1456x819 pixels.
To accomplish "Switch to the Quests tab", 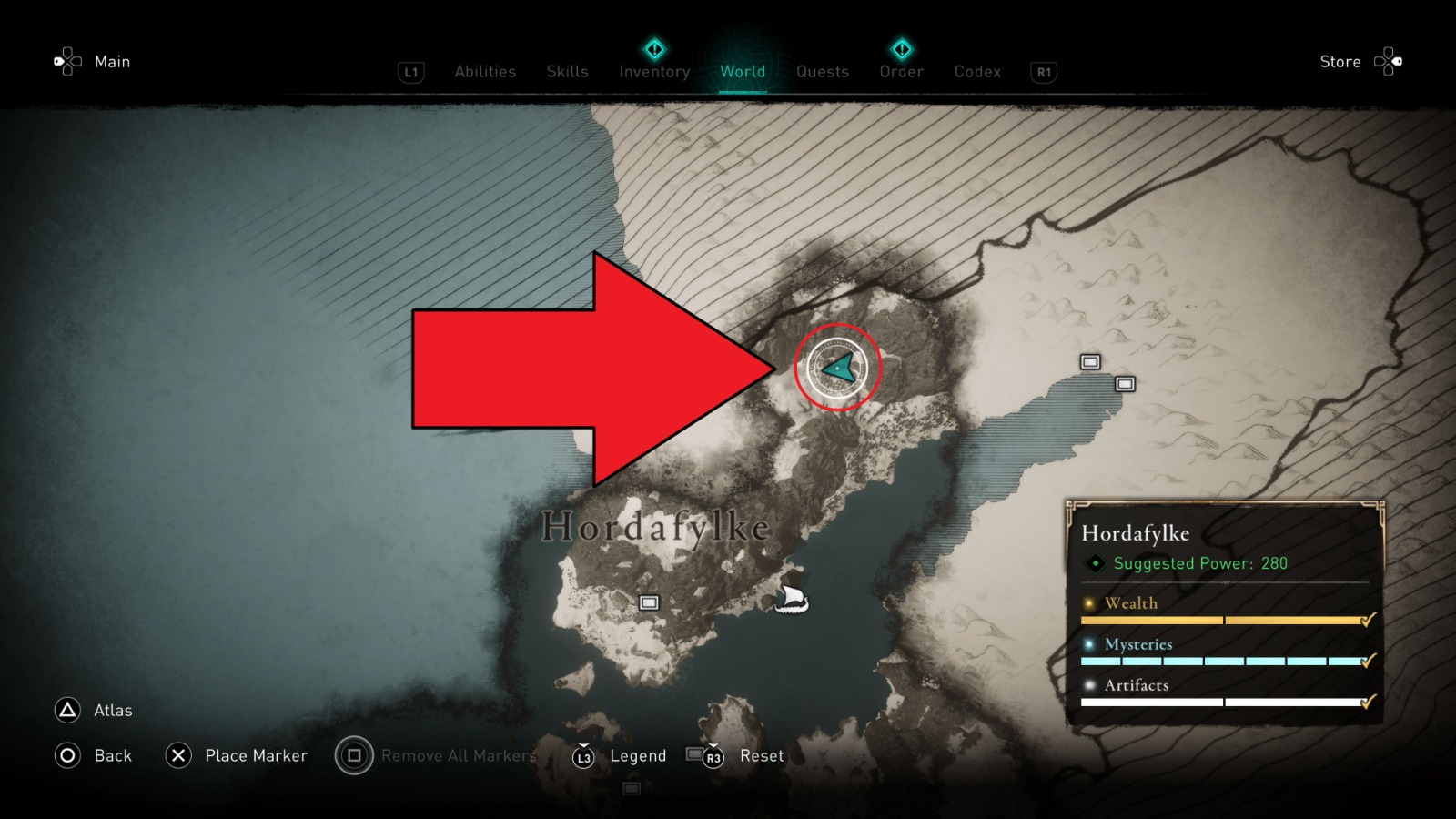I will [x=822, y=72].
